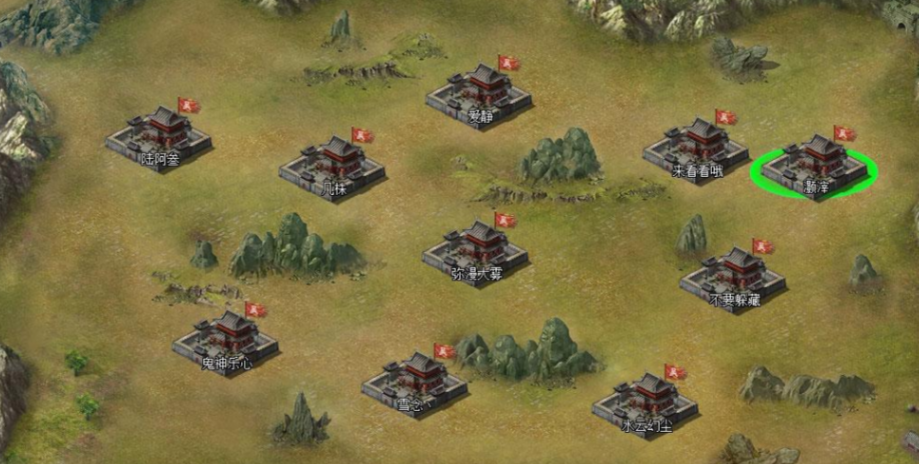Screen dimensions: 919x464
Task: Choose the city named 来看看哦
Action: tap(696, 149)
